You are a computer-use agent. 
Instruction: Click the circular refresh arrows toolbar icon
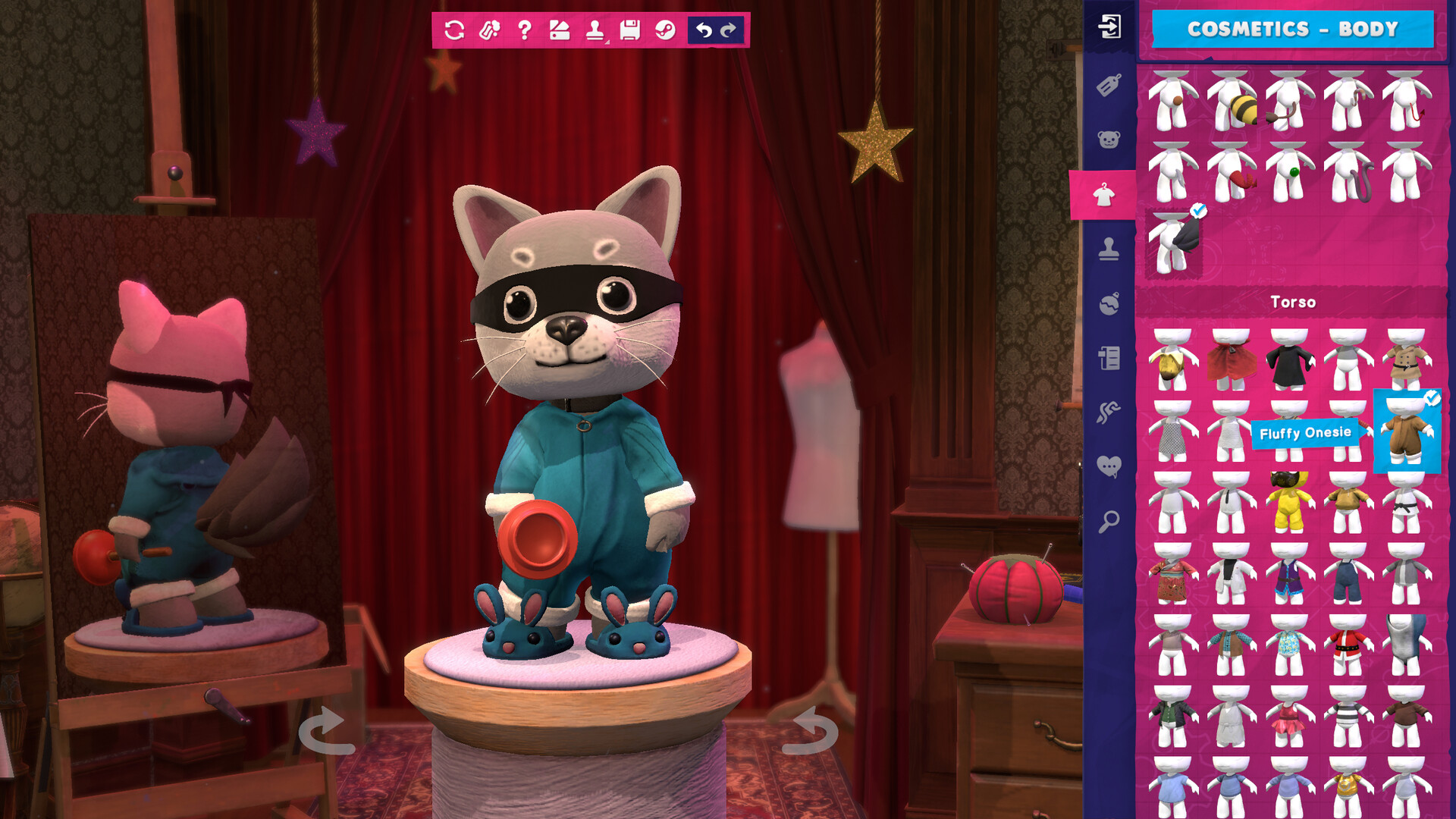(454, 30)
